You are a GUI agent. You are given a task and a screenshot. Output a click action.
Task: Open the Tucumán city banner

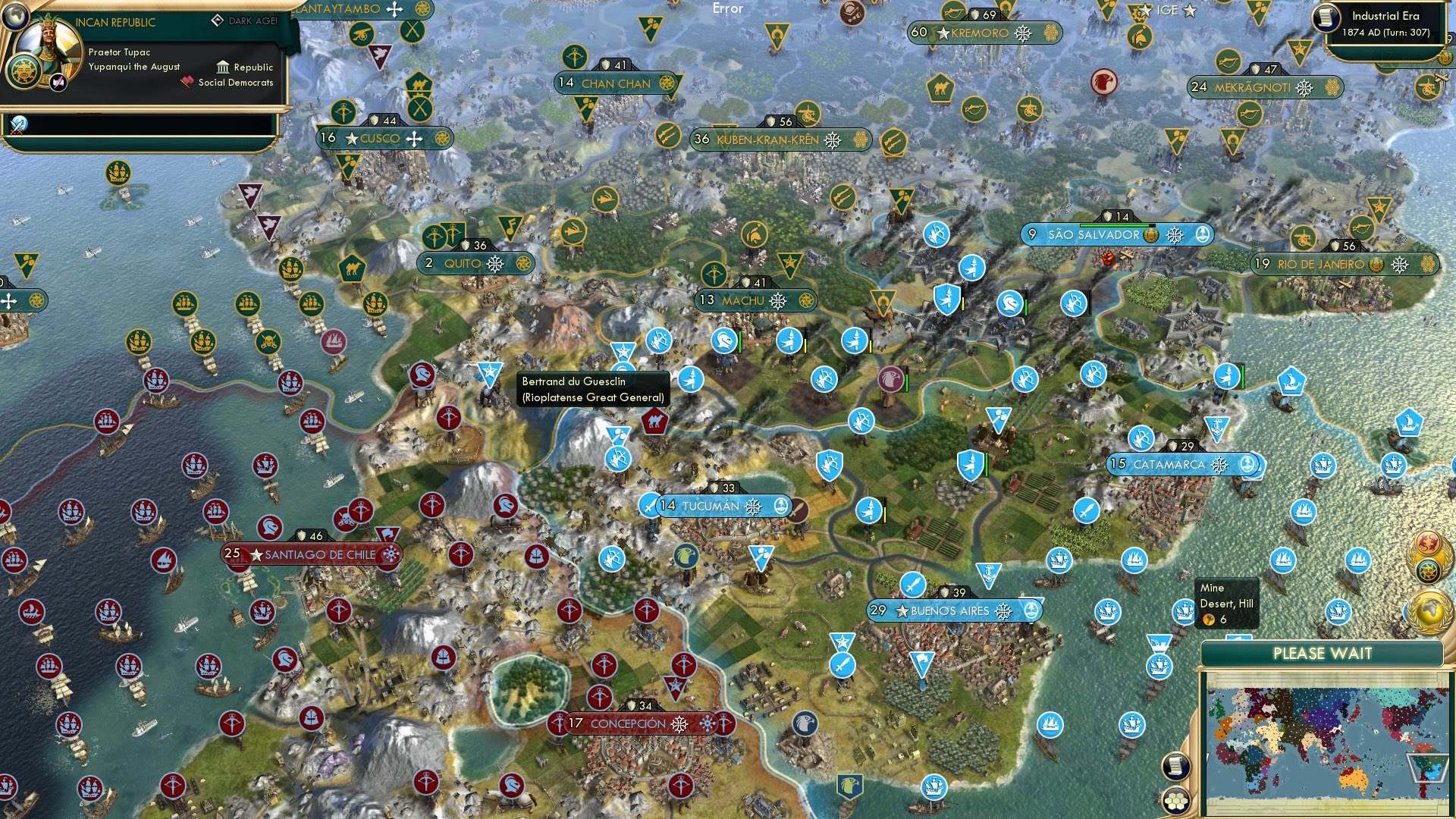(x=711, y=506)
